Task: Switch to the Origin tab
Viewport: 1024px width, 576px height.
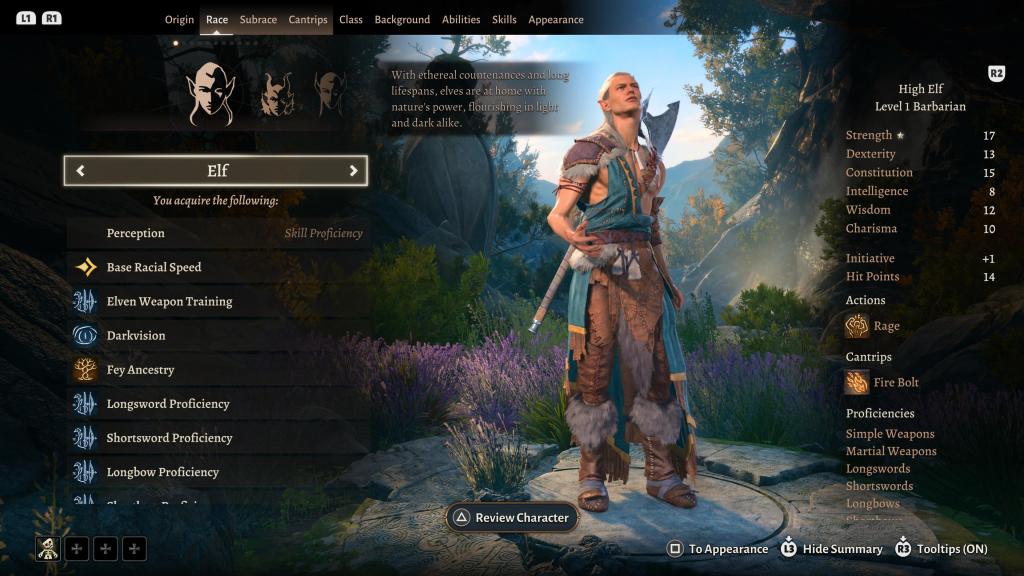Action: coord(179,20)
